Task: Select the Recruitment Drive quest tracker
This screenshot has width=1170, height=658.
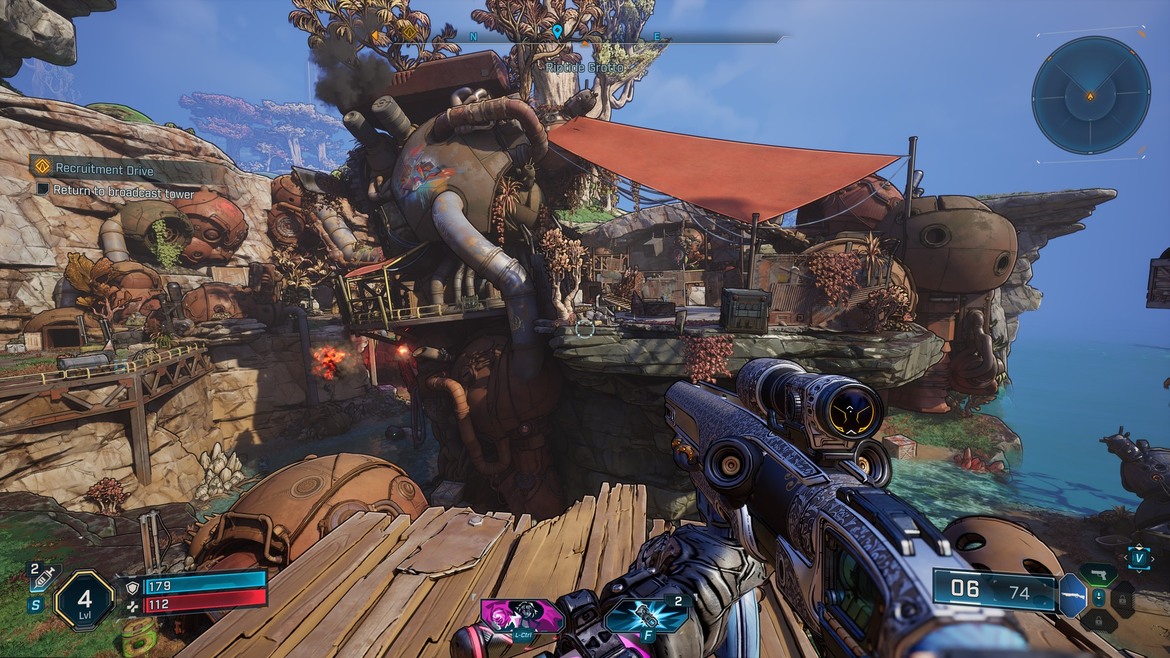Action: coord(104,169)
